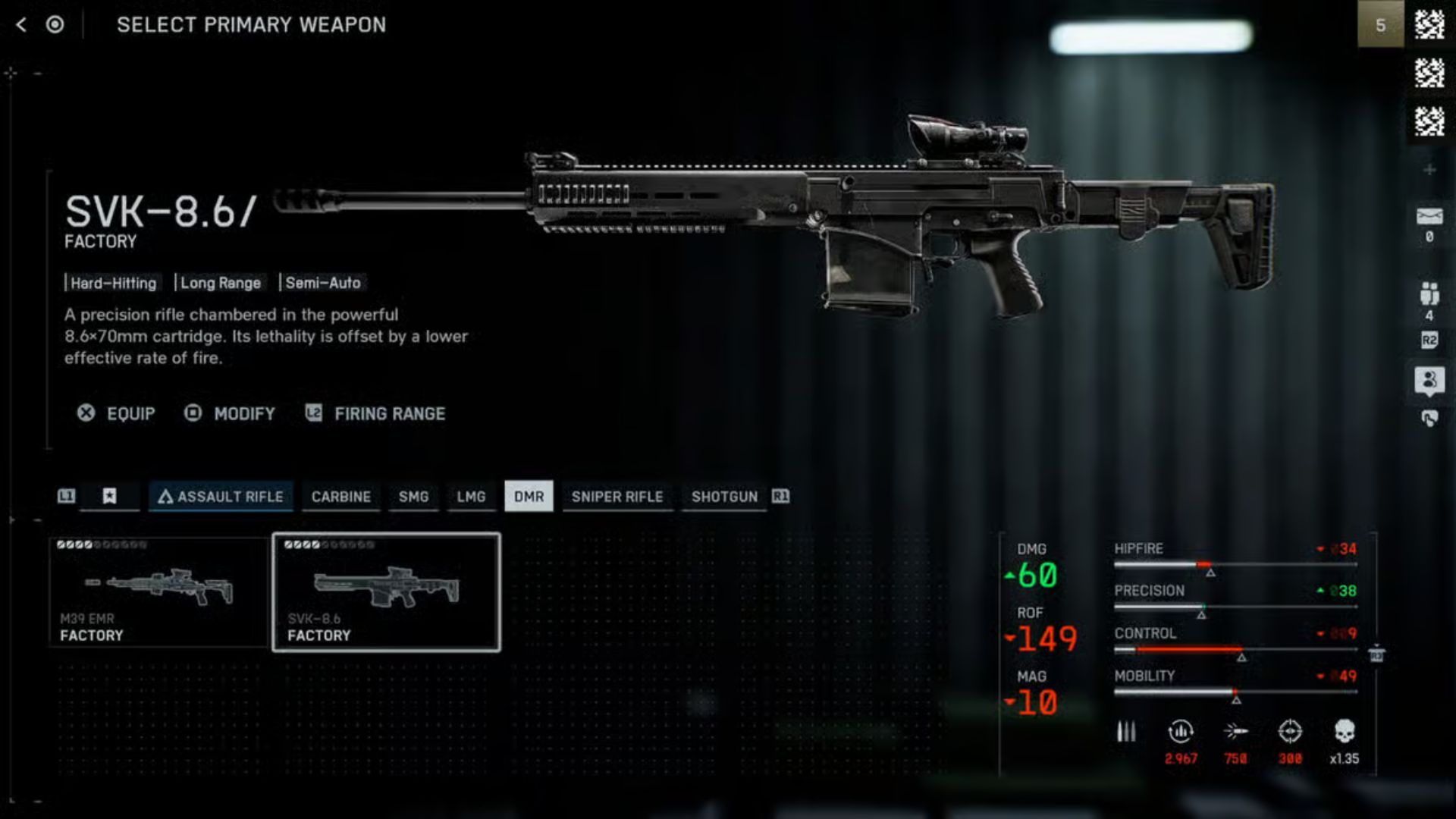1456x819 pixels.
Task: Select the ammo type bullets icon
Action: coord(1125,732)
